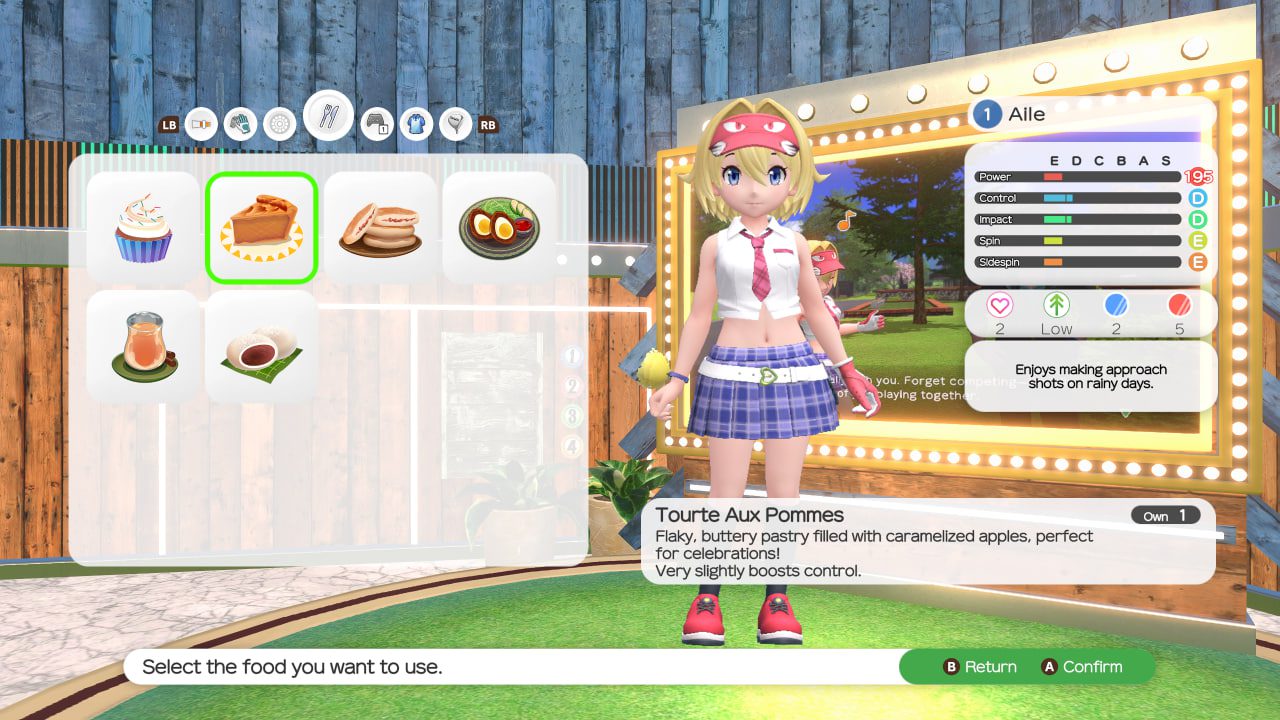
Task: Select the red bean buns item
Action: tap(262, 347)
